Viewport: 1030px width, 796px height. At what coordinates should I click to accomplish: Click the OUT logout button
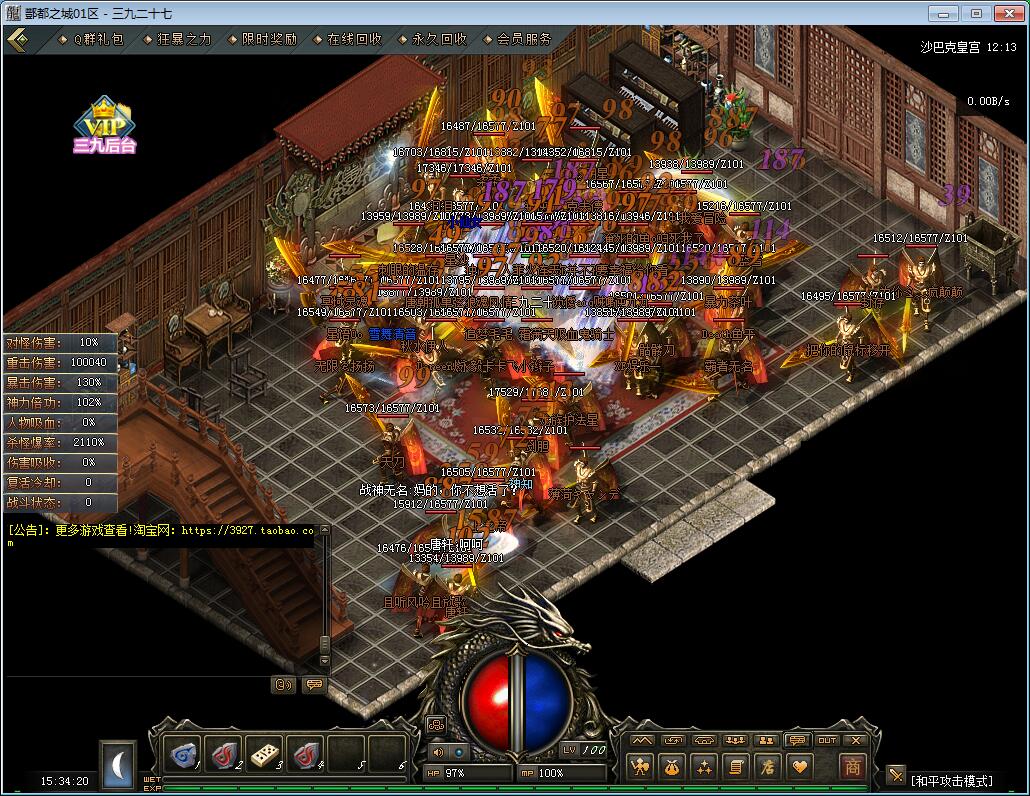[x=827, y=740]
